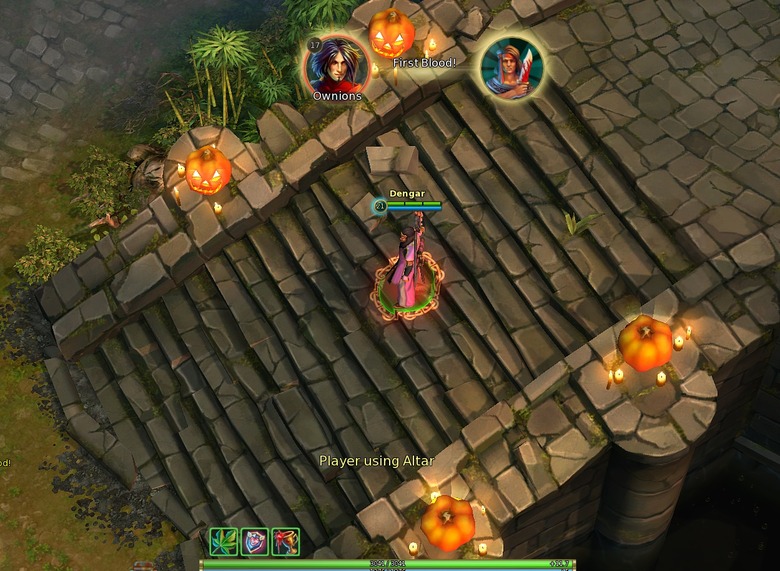Click the winged shield buff icon
Image resolution: width=780 pixels, height=571 pixels.
point(254,542)
